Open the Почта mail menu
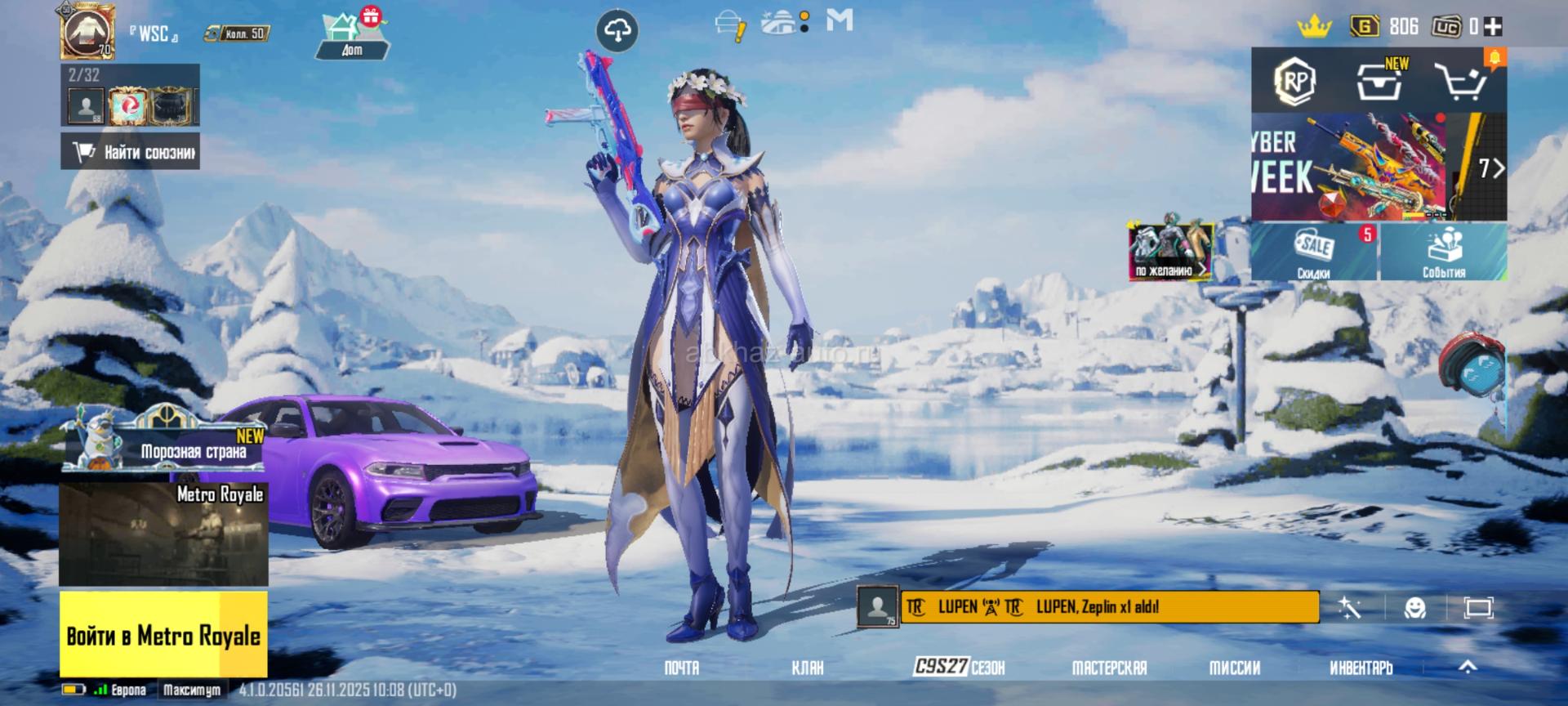This screenshot has width=1568, height=706. pyautogui.click(x=682, y=668)
